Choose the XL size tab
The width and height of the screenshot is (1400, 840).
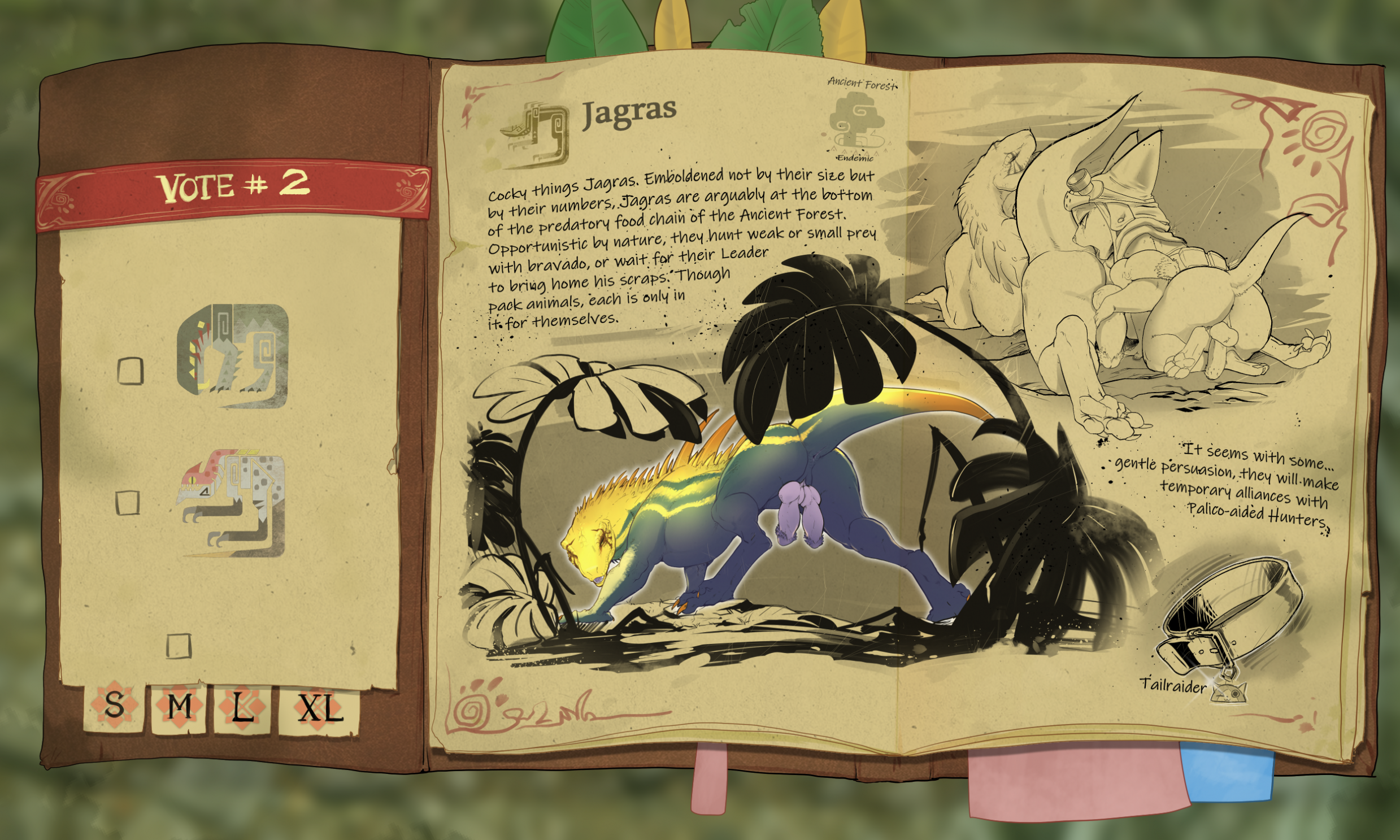click(x=320, y=710)
